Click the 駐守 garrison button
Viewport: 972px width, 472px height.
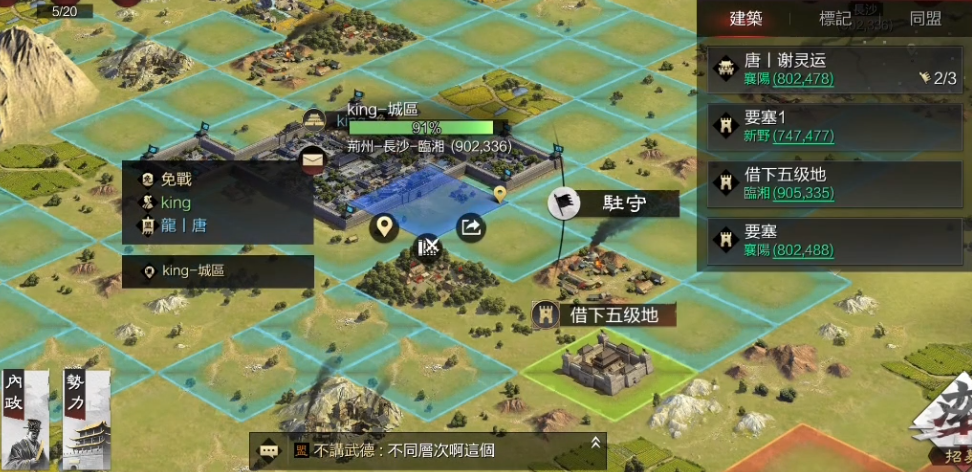tap(613, 204)
